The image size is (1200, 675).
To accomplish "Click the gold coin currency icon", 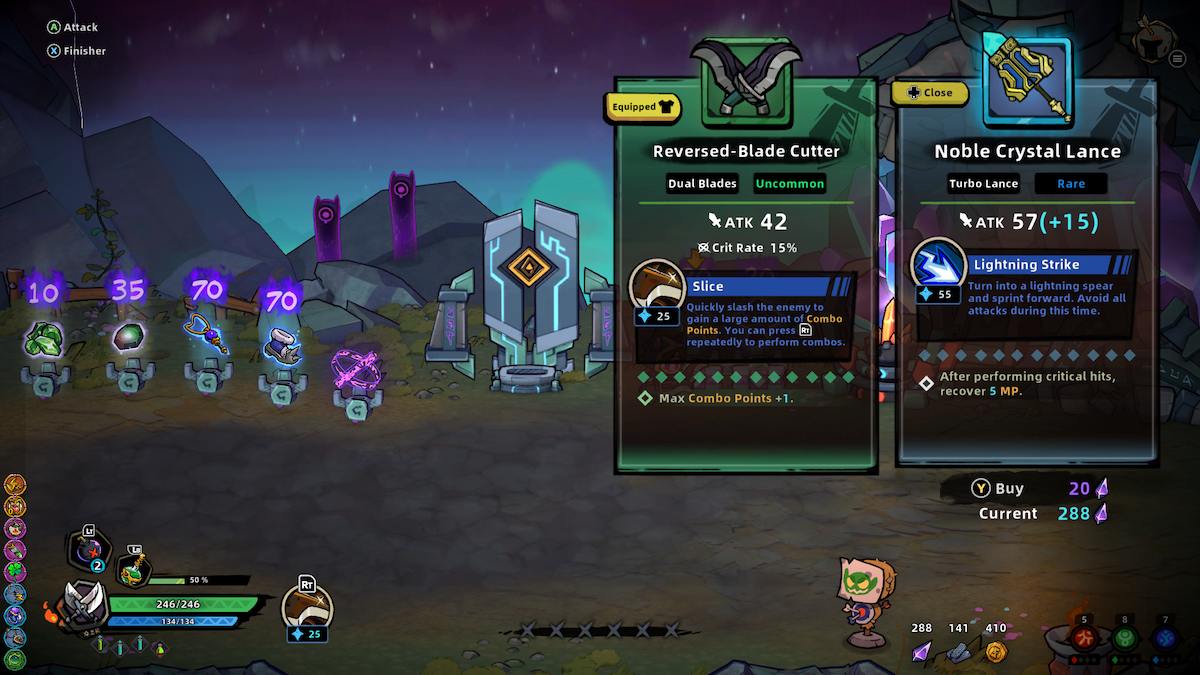I will click(x=995, y=652).
